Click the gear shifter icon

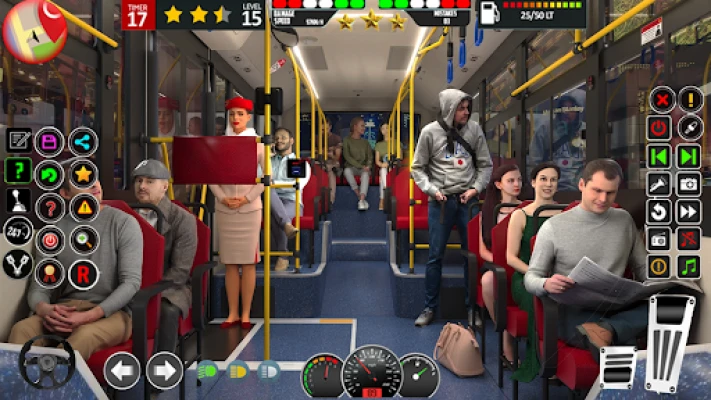coord(18,202)
